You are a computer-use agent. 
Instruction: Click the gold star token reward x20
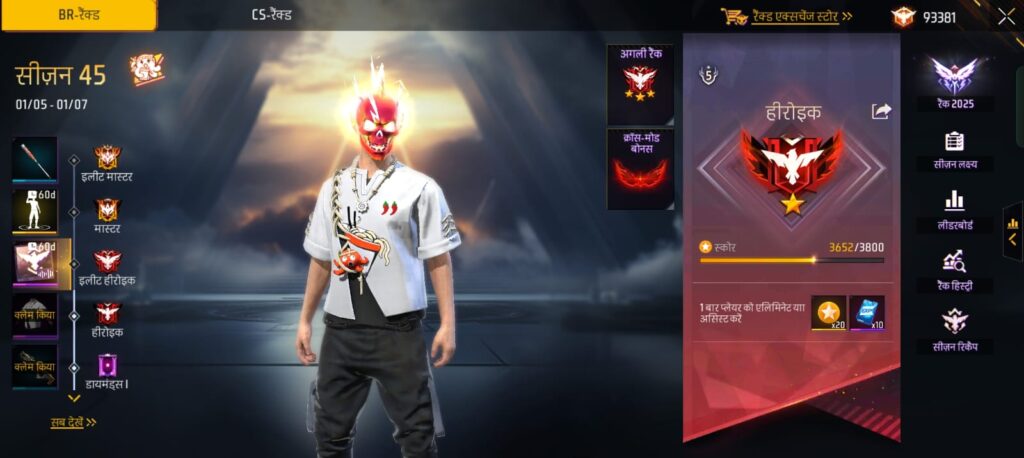pyautogui.click(x=828, y=313)
